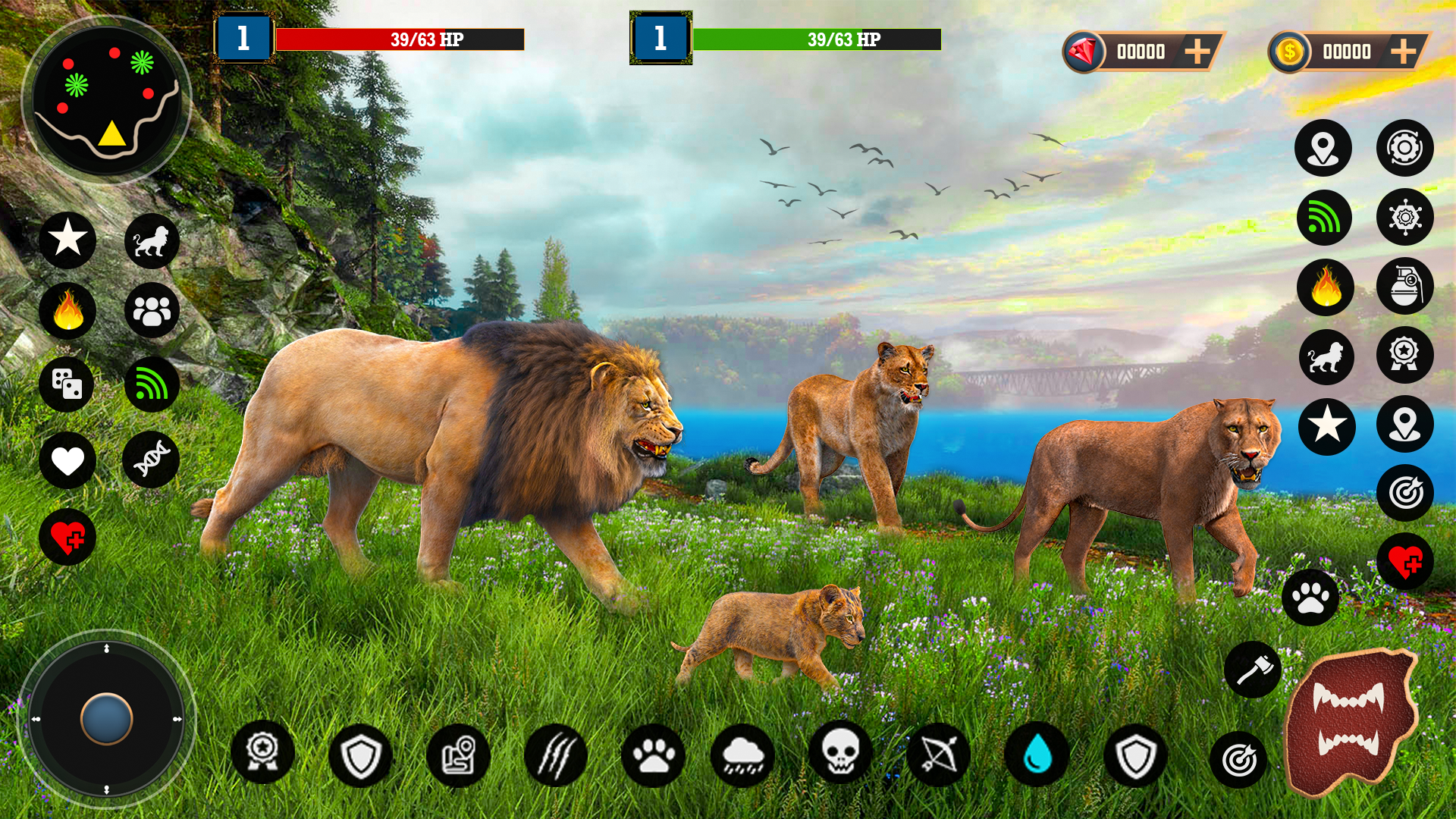Image resolution: width=1456 pixels, height=819 pixels.
Task: Tap the blue water drop icon
Action: 1037,755
